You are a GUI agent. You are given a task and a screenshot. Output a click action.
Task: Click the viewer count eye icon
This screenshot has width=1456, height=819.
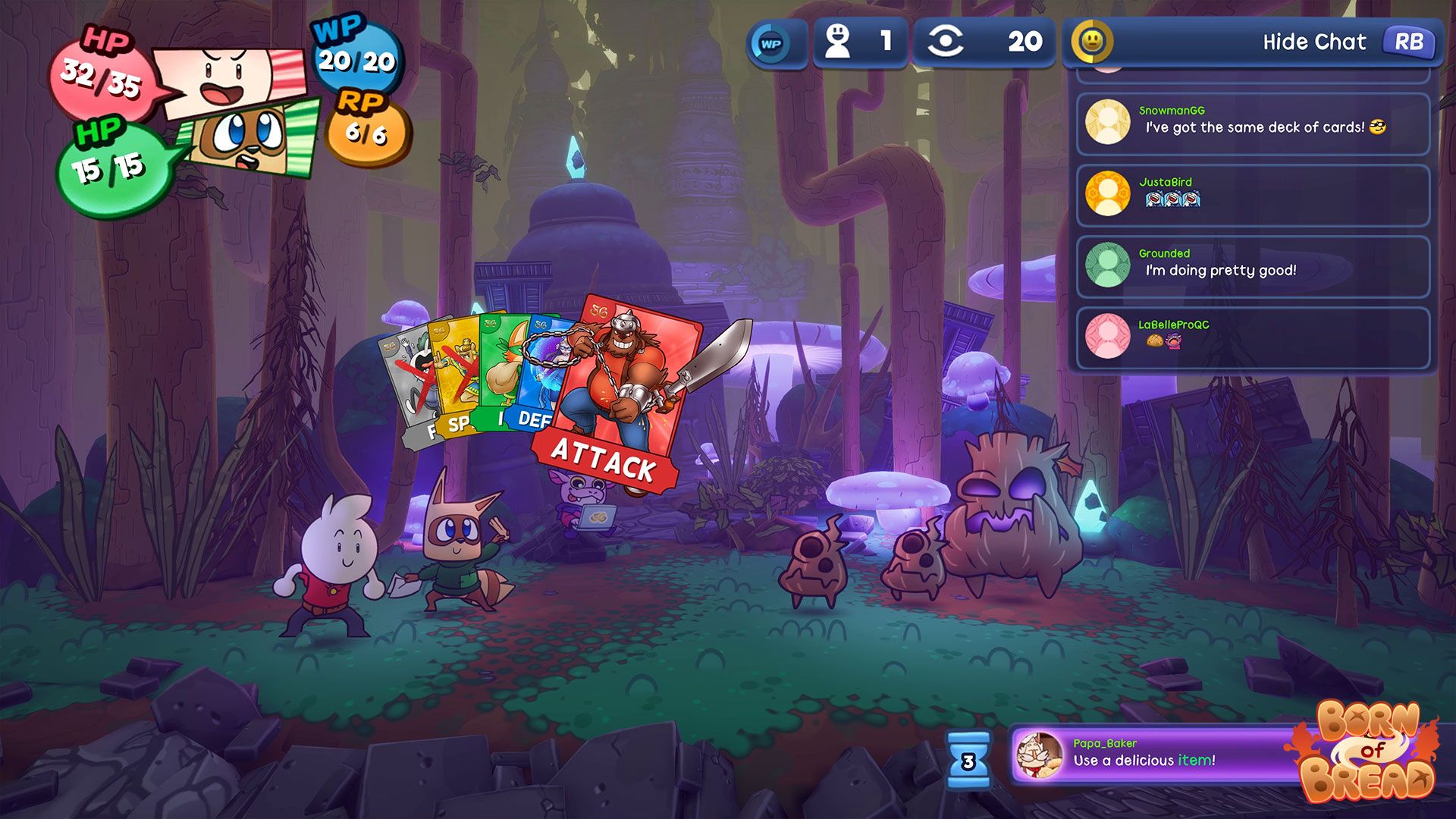point(945,42)
